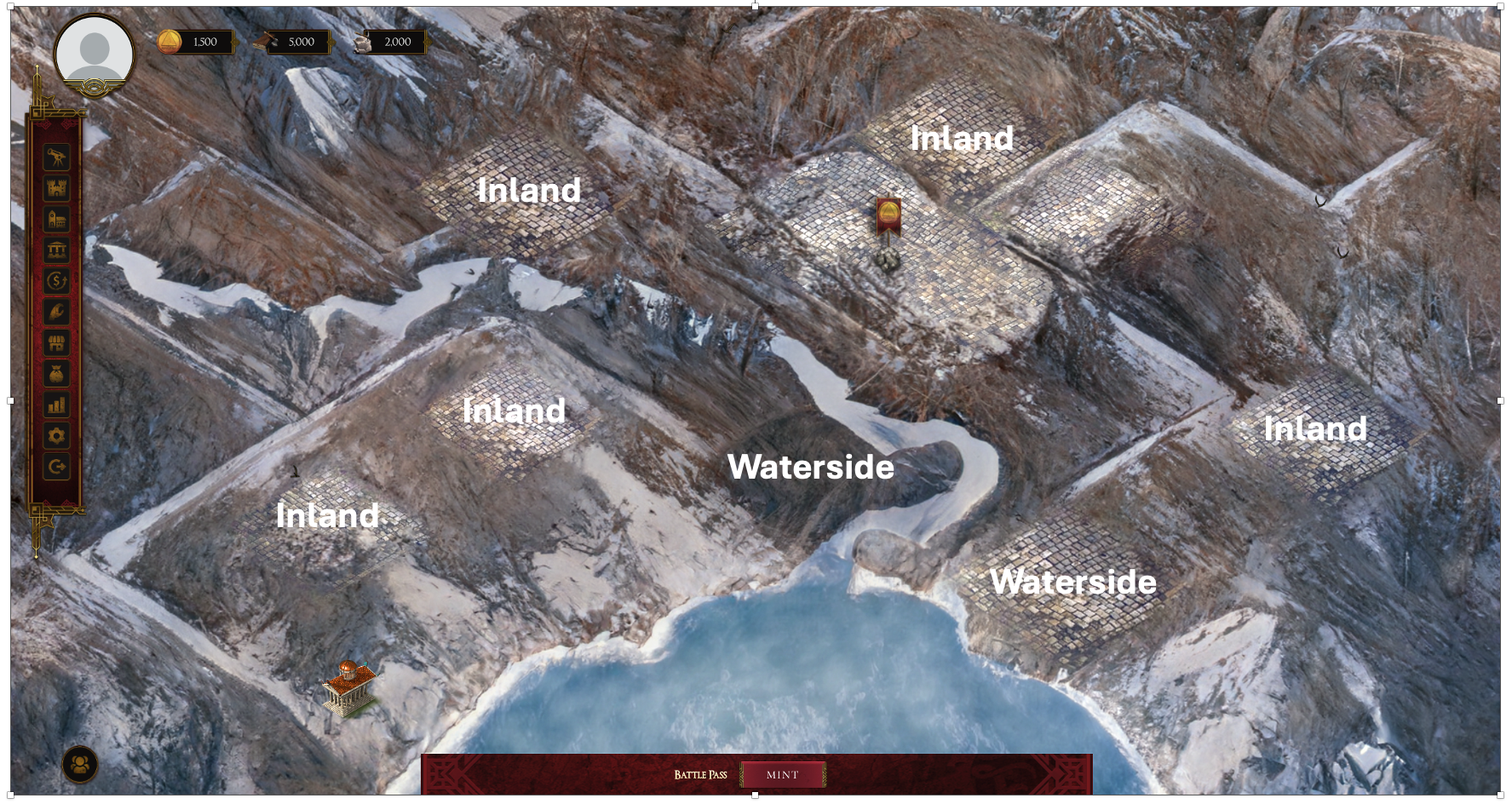The width and height of the screenshot is (1512, 804).
Task: Show the bar chart statistics icon
Action: pos(57,405)
